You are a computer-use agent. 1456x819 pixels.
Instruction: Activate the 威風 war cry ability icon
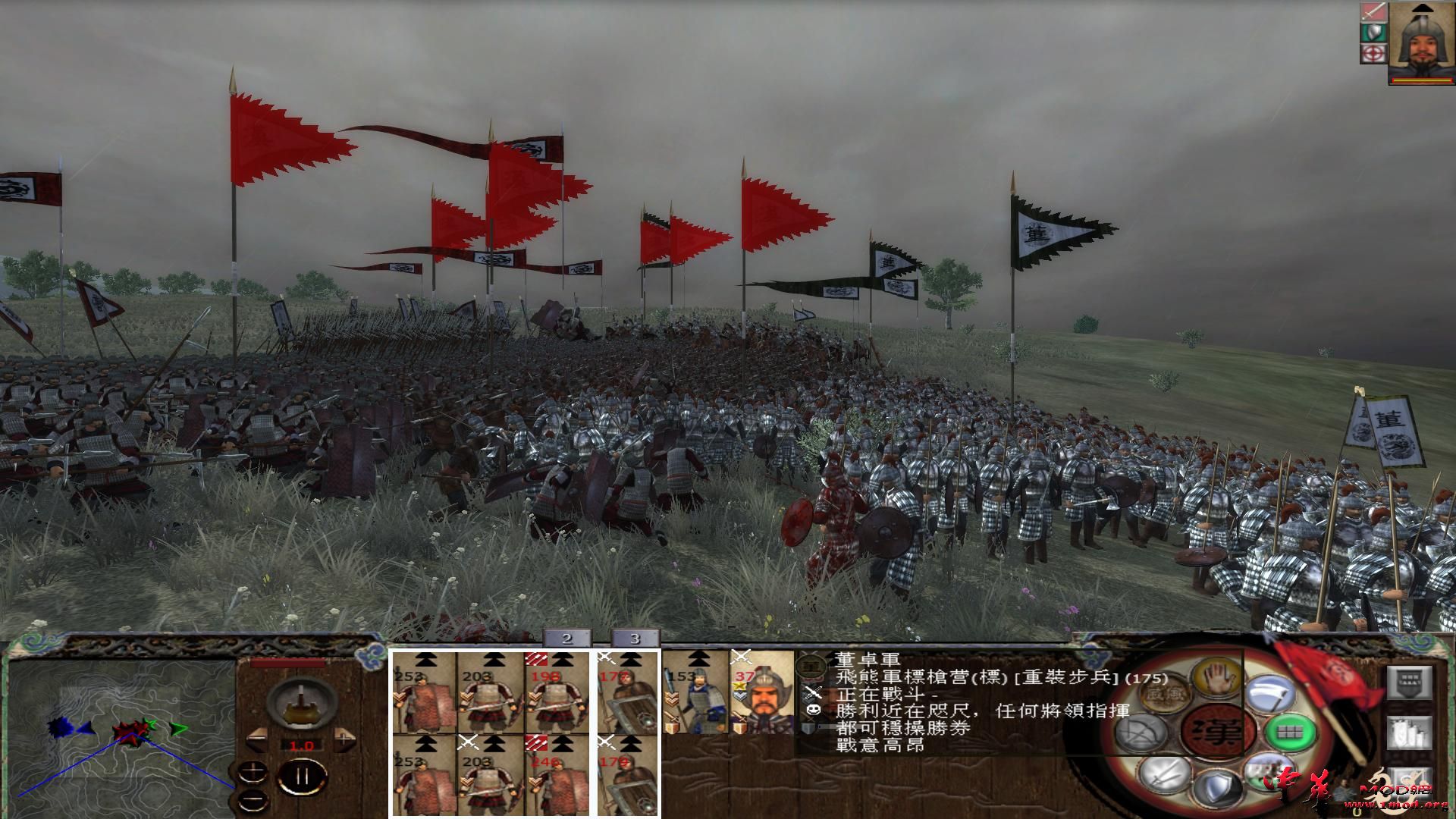click(1163, 695)
